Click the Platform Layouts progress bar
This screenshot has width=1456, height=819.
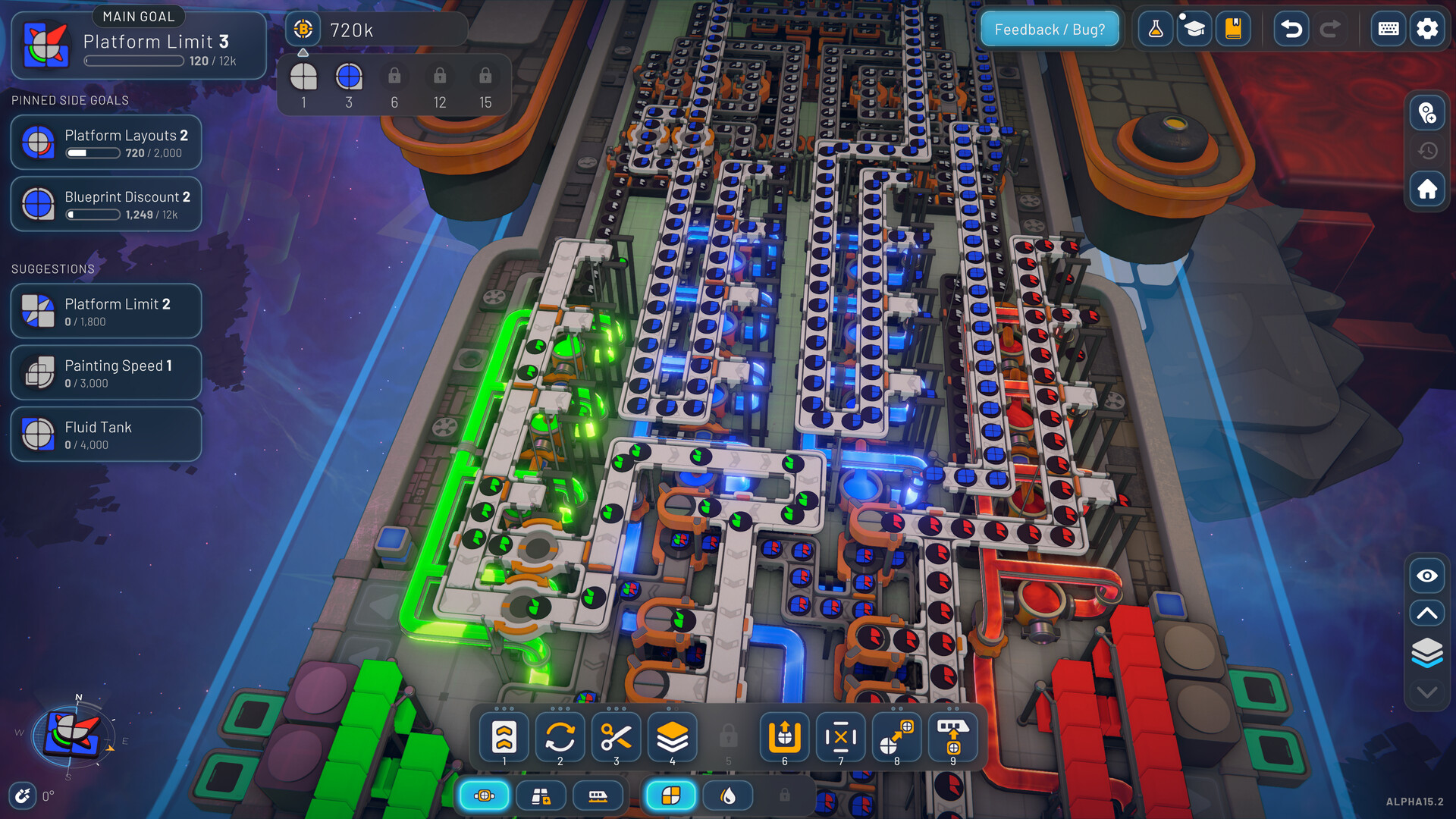[x=93, y=152]
